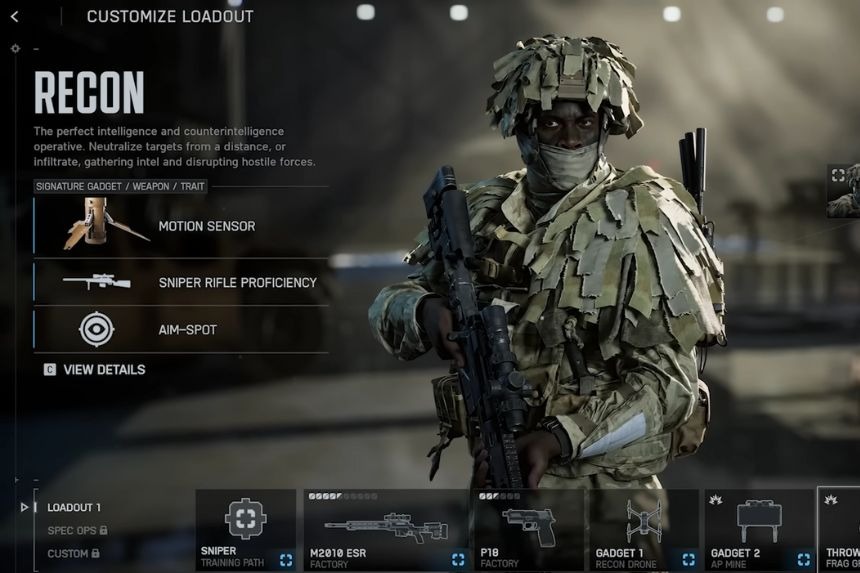This screenshot has width=860, height=573.
Task: Switch to the Spec Ops loadout
Action: pos(77,530)
